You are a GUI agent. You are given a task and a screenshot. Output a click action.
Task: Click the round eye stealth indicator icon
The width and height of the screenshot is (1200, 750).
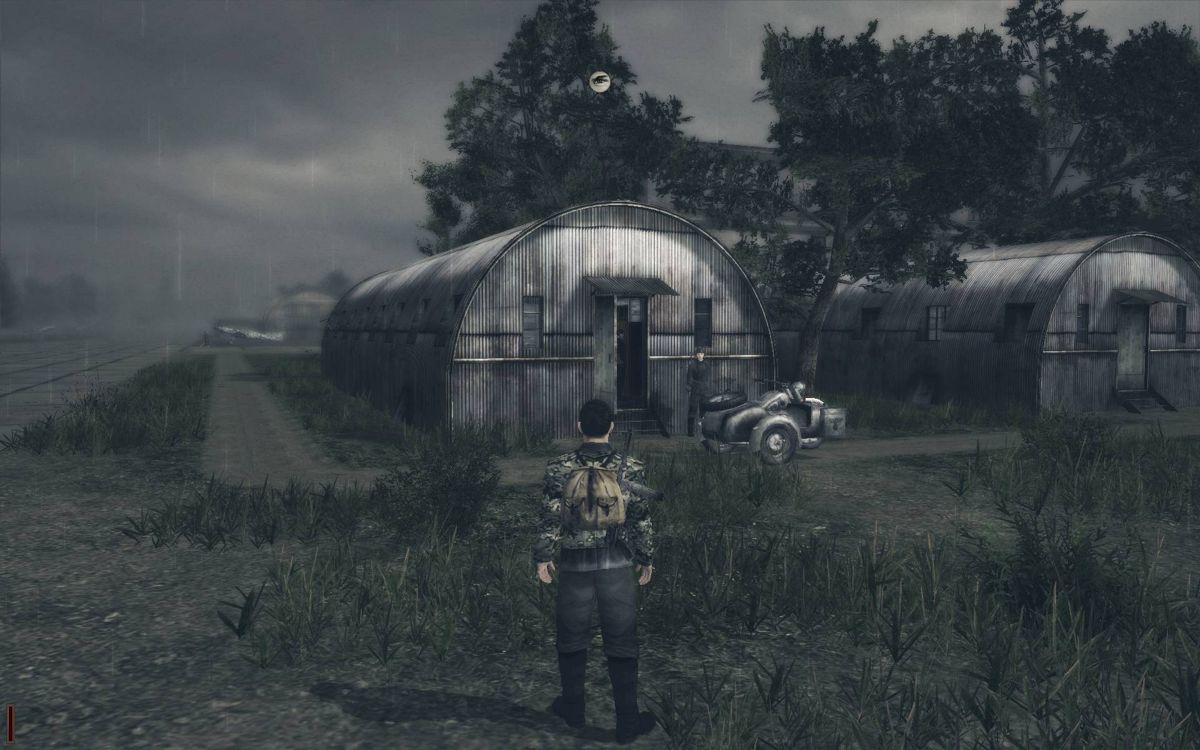[x=599, y=82]
